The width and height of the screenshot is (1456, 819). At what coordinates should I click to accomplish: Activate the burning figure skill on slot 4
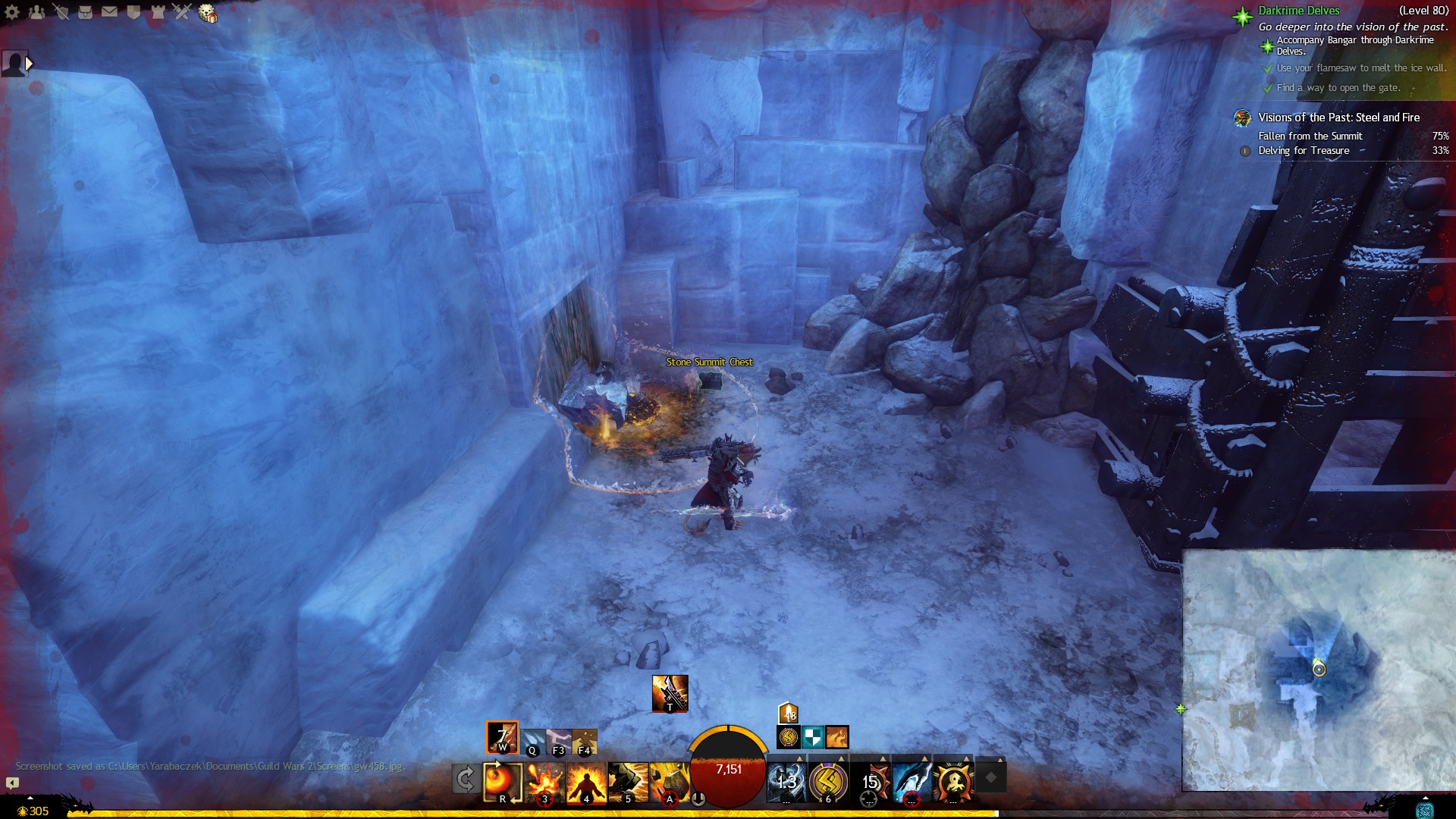[x=586, y=782]
